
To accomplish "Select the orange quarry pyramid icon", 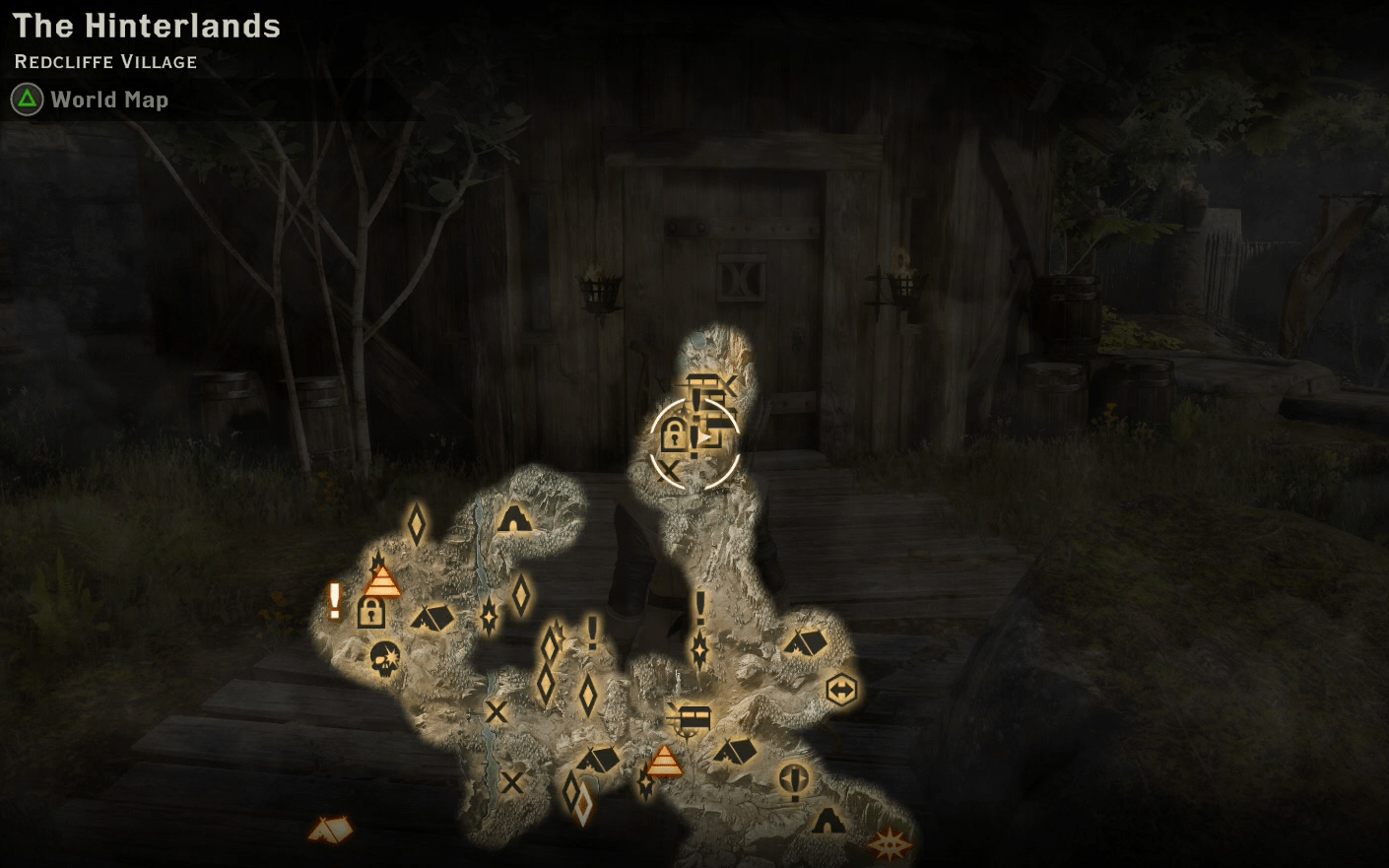I will (x=381, y=580).
